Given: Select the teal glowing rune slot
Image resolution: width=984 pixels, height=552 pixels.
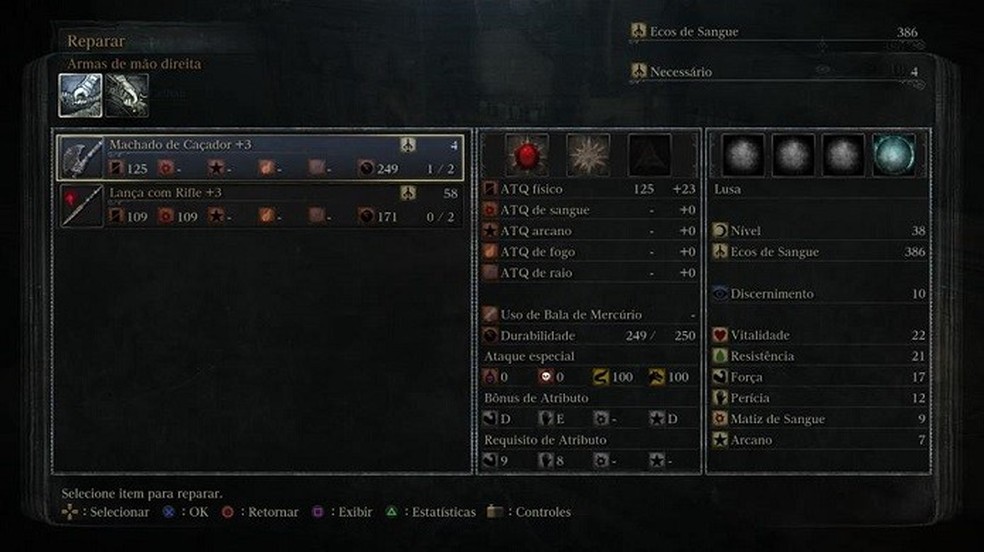Looking at the screenshot, I should tap(893, 154).
